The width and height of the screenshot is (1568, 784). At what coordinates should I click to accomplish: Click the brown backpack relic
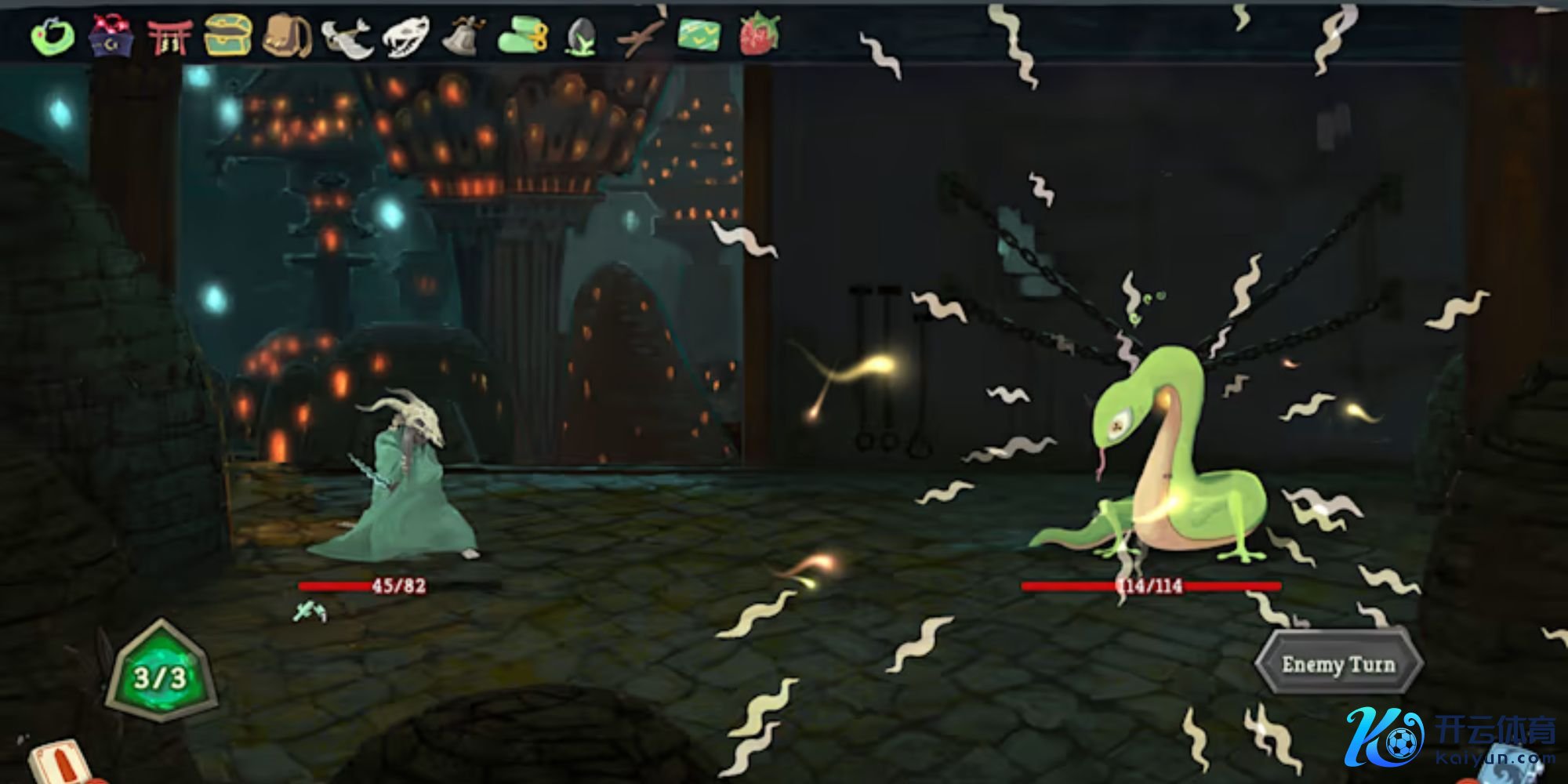[287, 36]
